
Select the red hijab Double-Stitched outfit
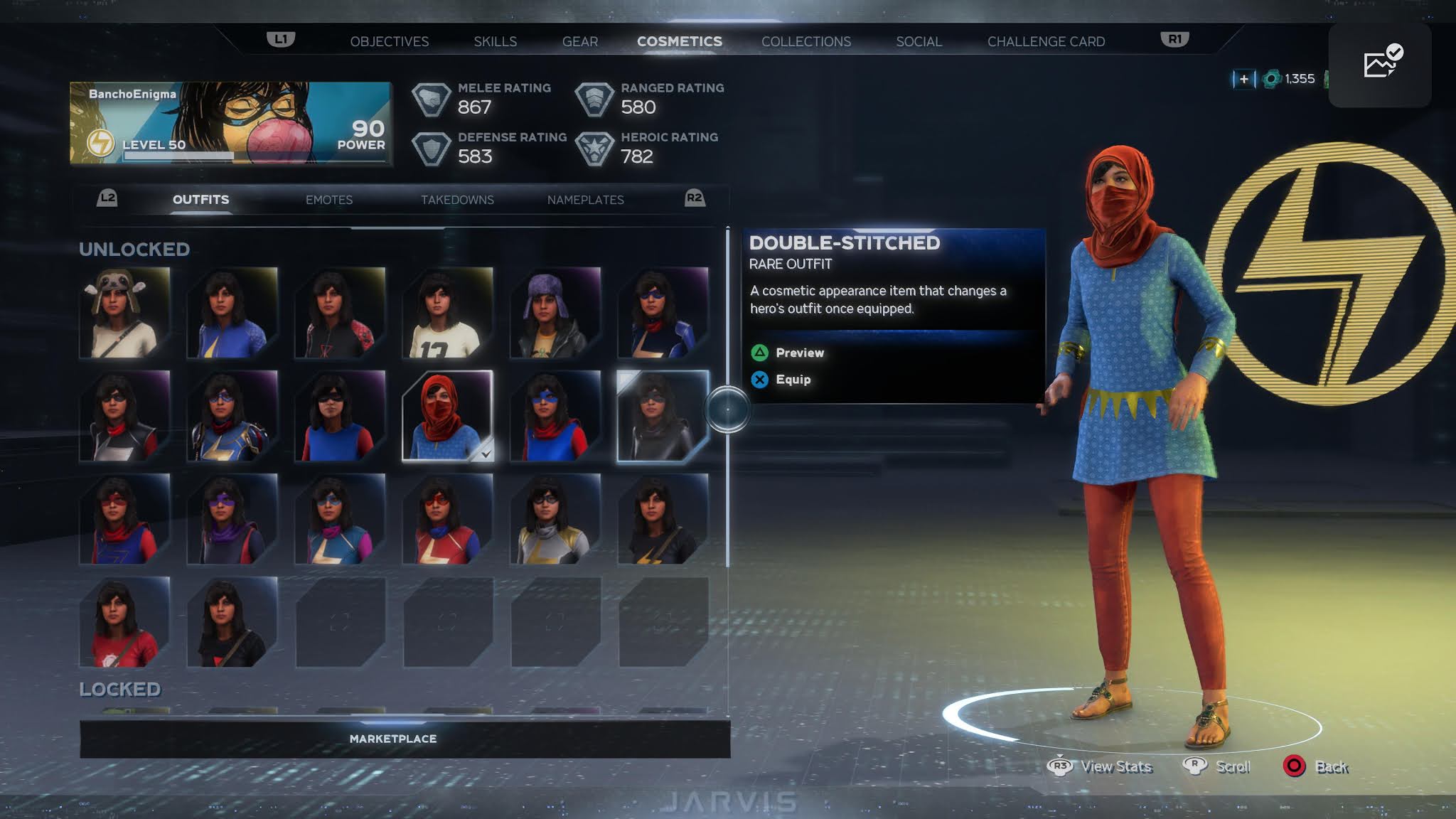(447, 416)
